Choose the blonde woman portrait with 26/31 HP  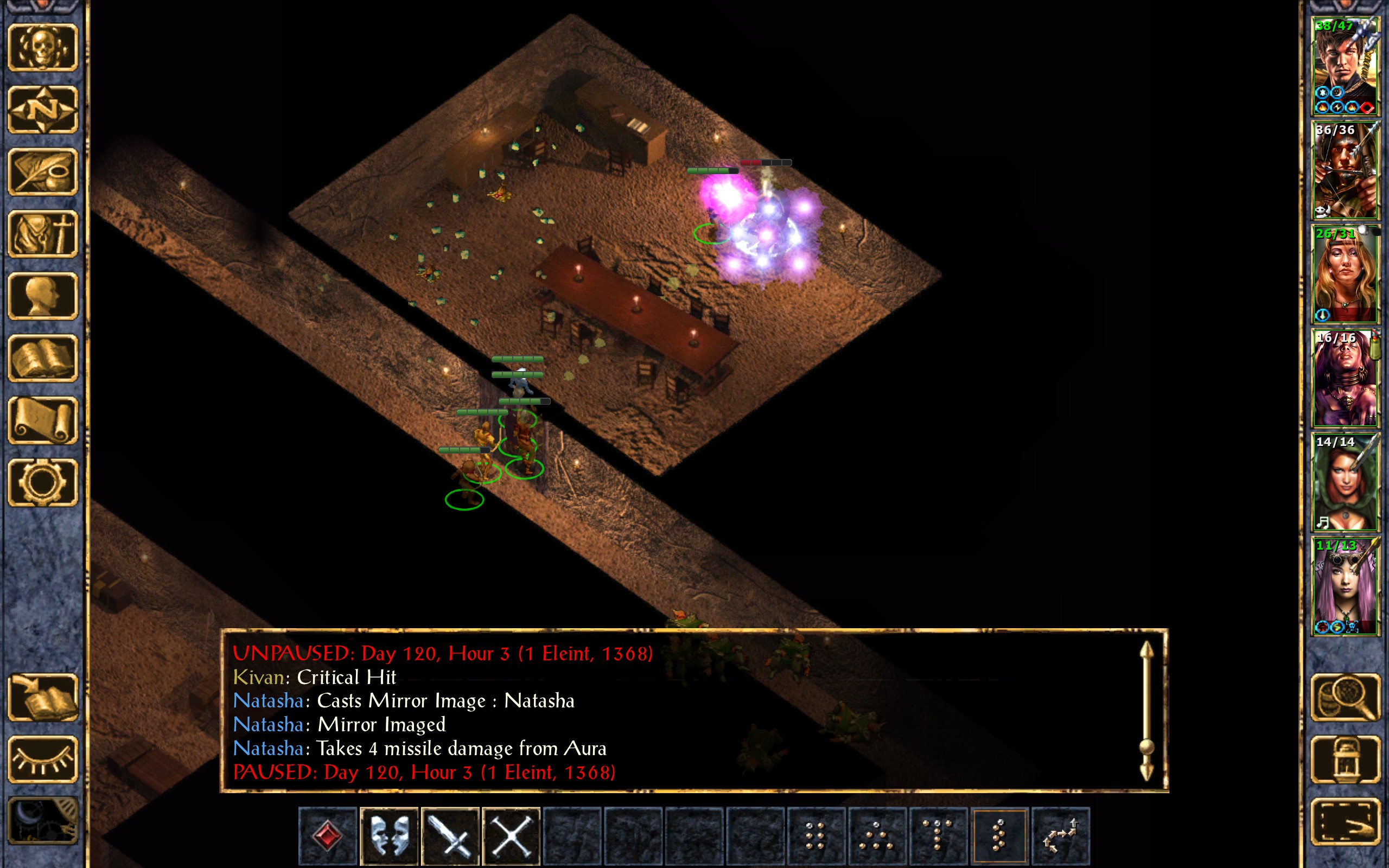[1345, 275]
